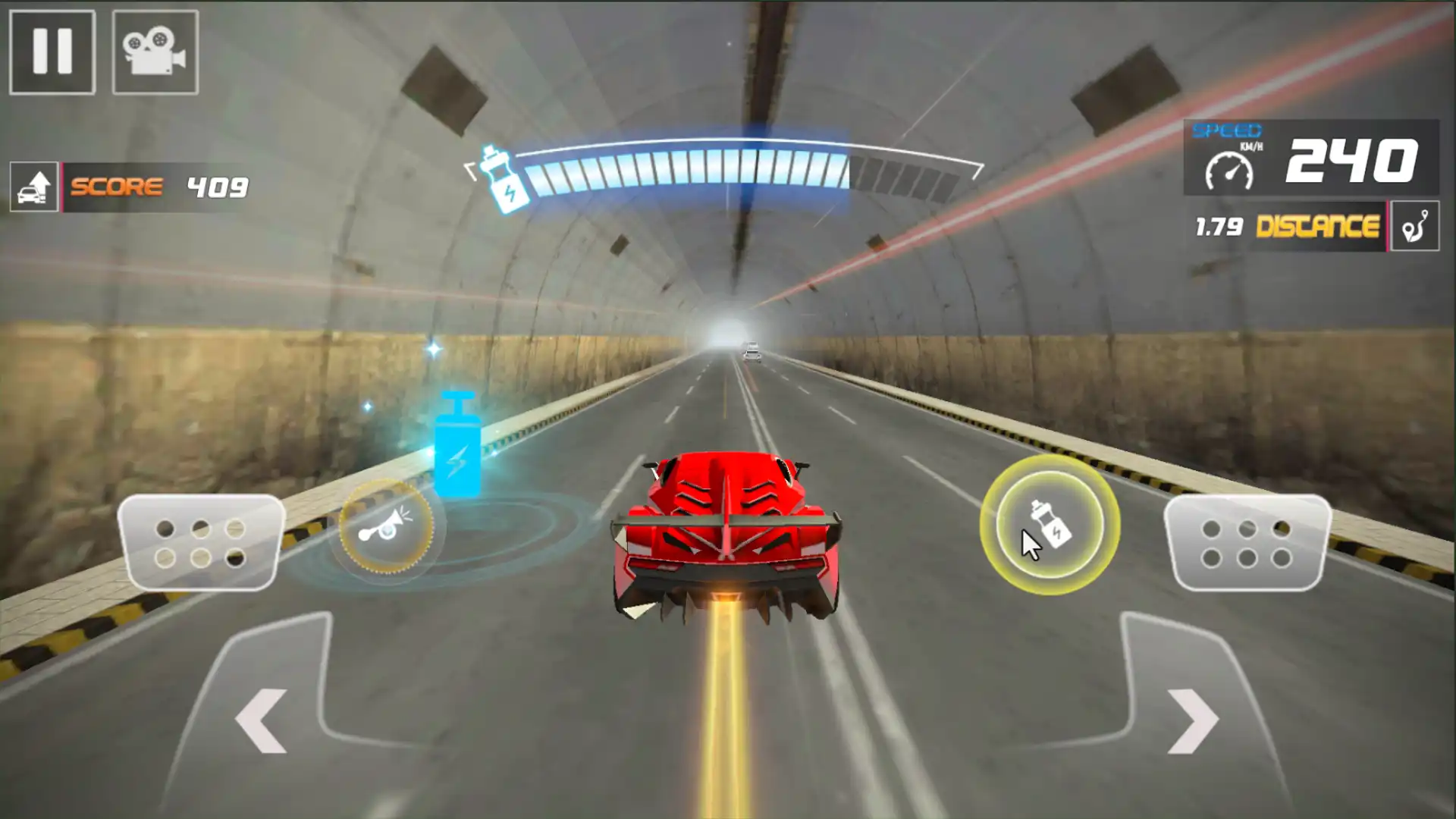Tap the right gas pedal
Viewport: 1456px width, 819px height.
click(x=1247, y=543)
